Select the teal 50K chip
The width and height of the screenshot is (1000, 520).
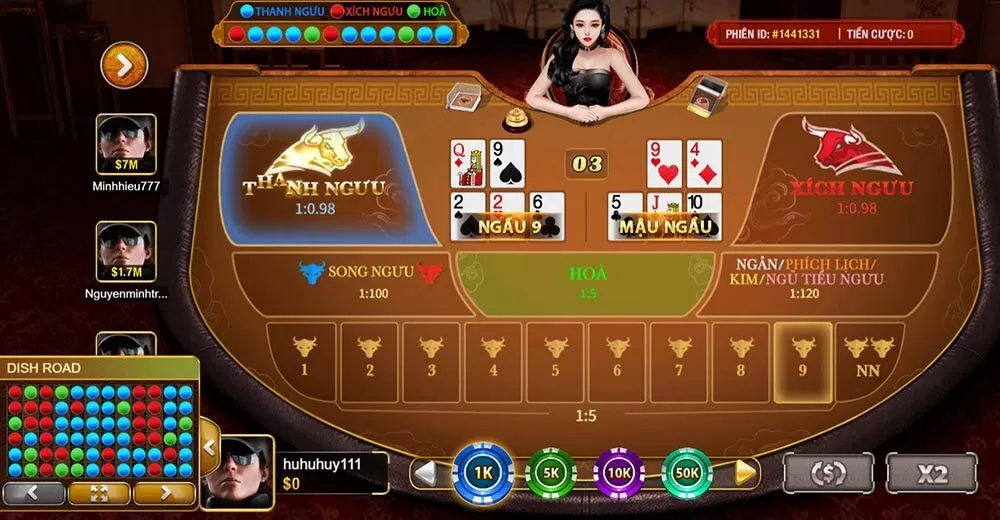pyautogui.click(x=688, y=473)
